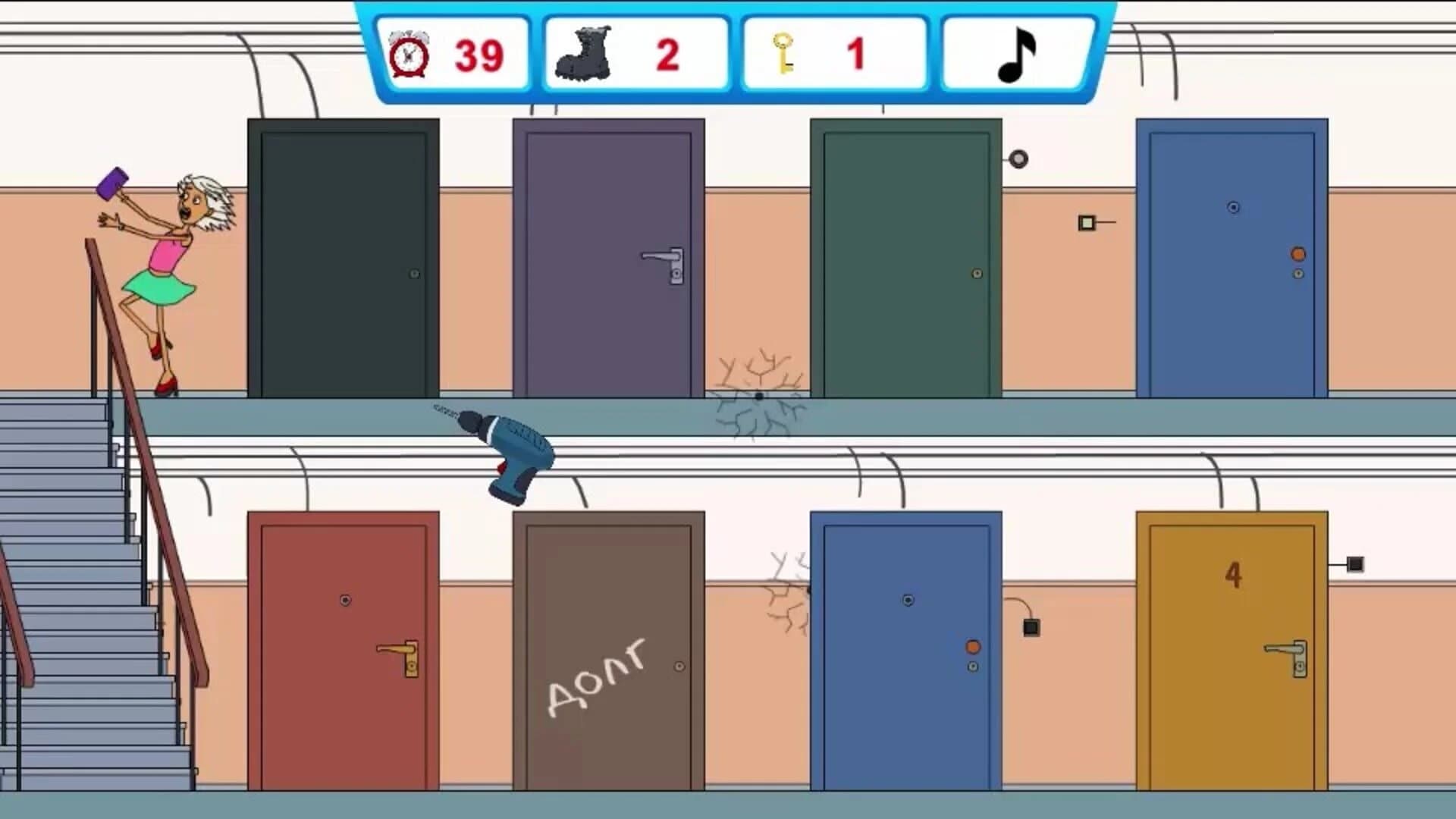Select the boot item counter icon
Image resolution: width=1456 pixels, height=819 pixels.
coord(584,53)
